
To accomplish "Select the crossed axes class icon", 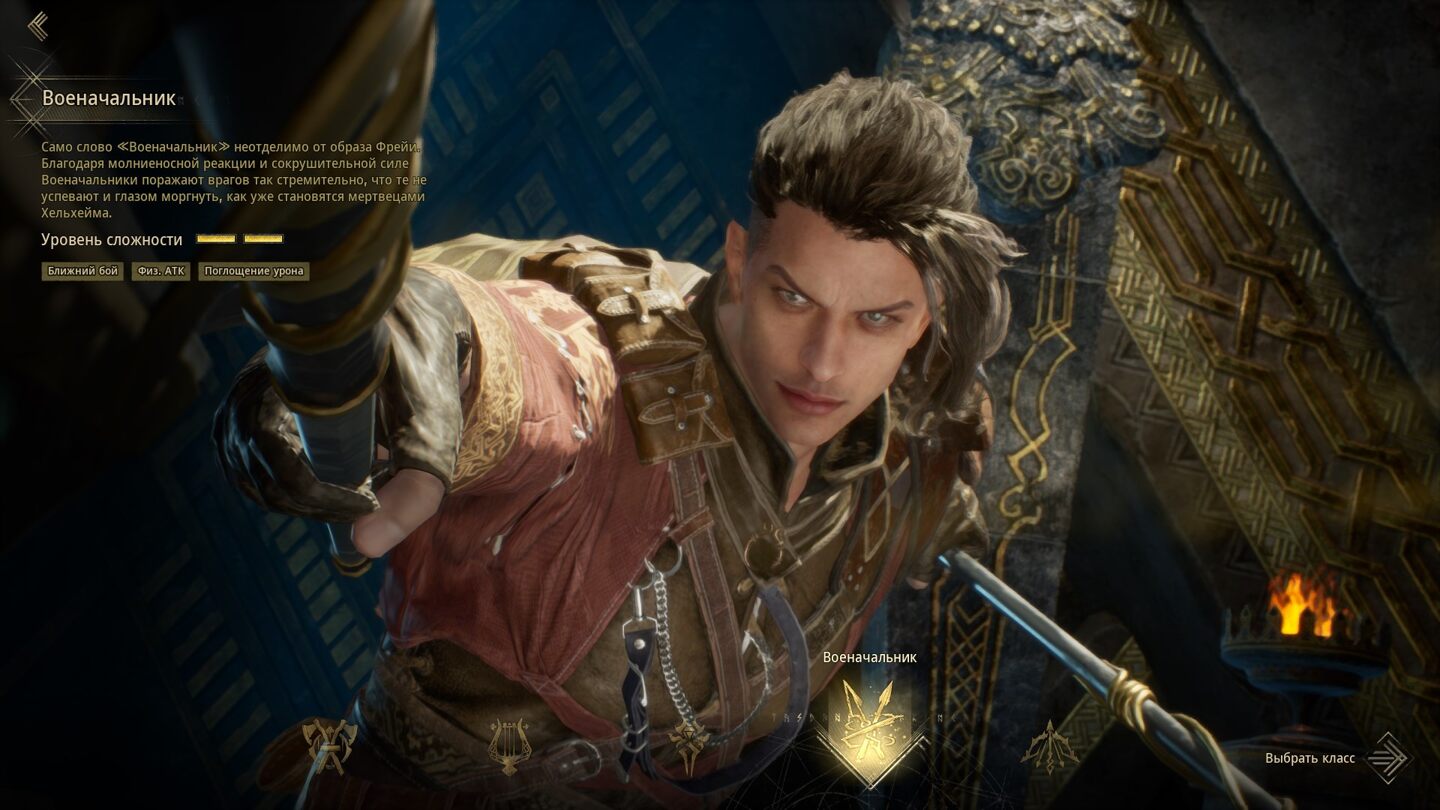I will pos(329,745).
